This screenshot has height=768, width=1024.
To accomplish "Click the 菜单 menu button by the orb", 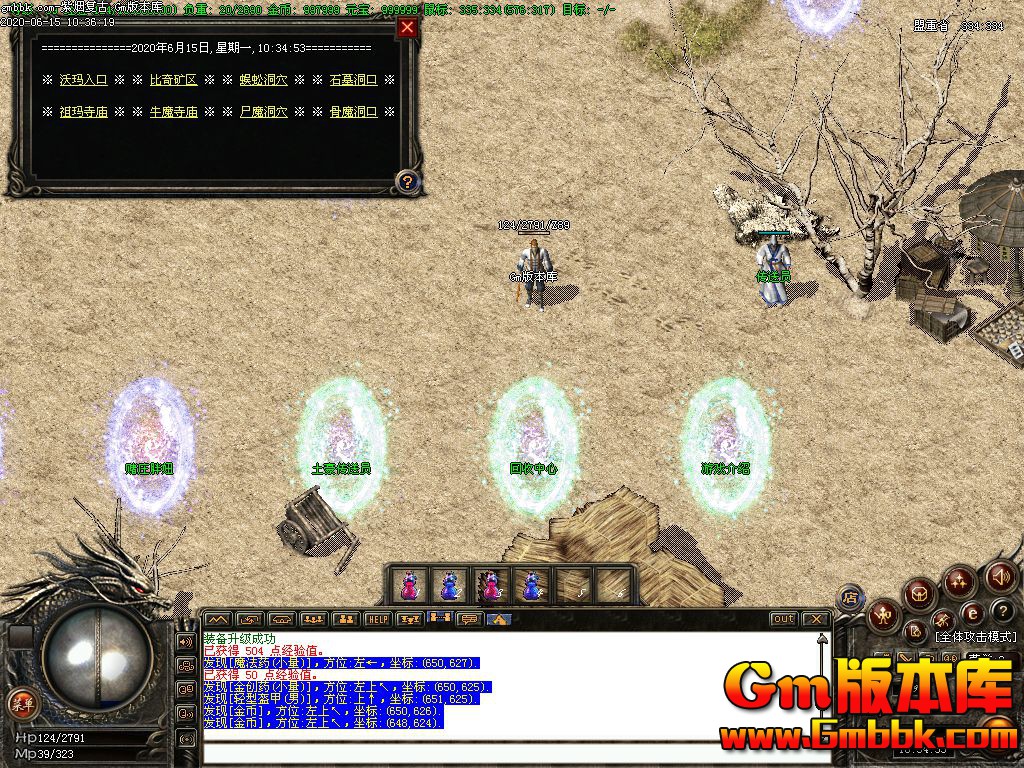I will pyautogui.click(x=21, y=700).
